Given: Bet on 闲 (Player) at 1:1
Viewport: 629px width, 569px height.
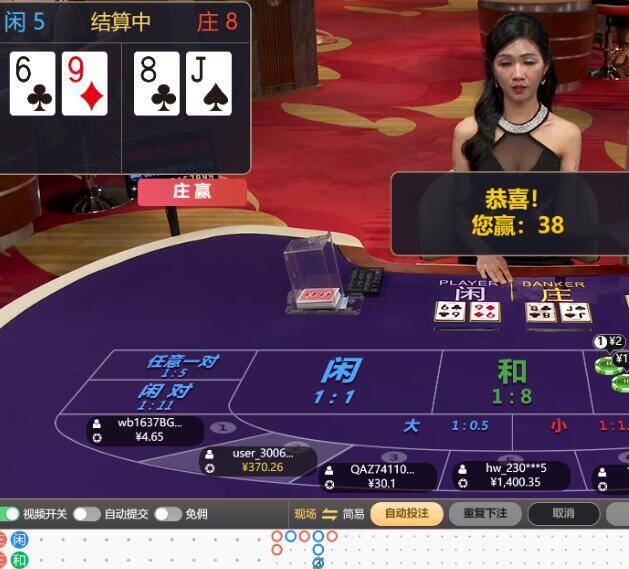Looking at the screenshot, I should [x=340, y=380].
